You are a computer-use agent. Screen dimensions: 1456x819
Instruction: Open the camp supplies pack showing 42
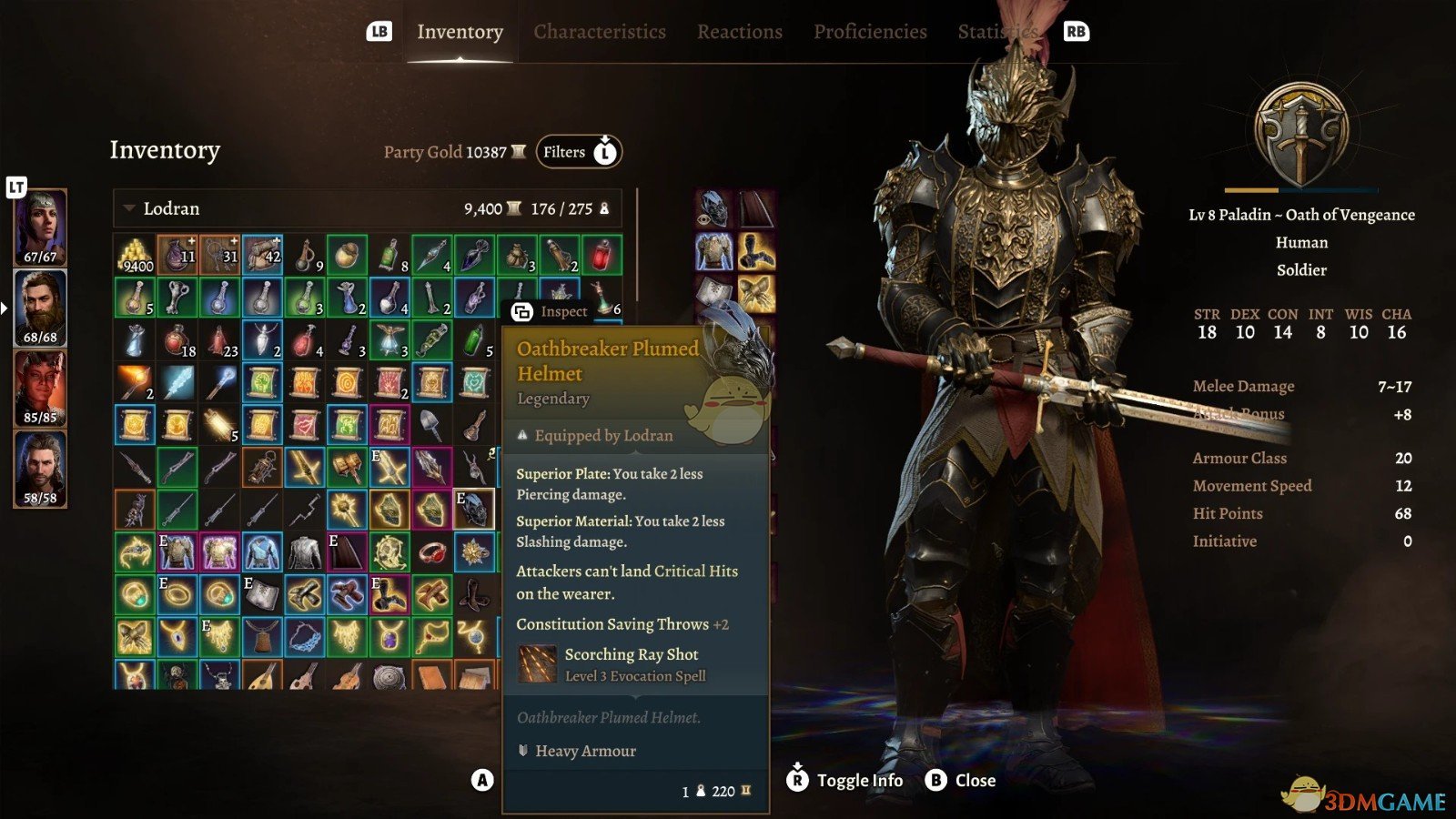pos(264,255)
